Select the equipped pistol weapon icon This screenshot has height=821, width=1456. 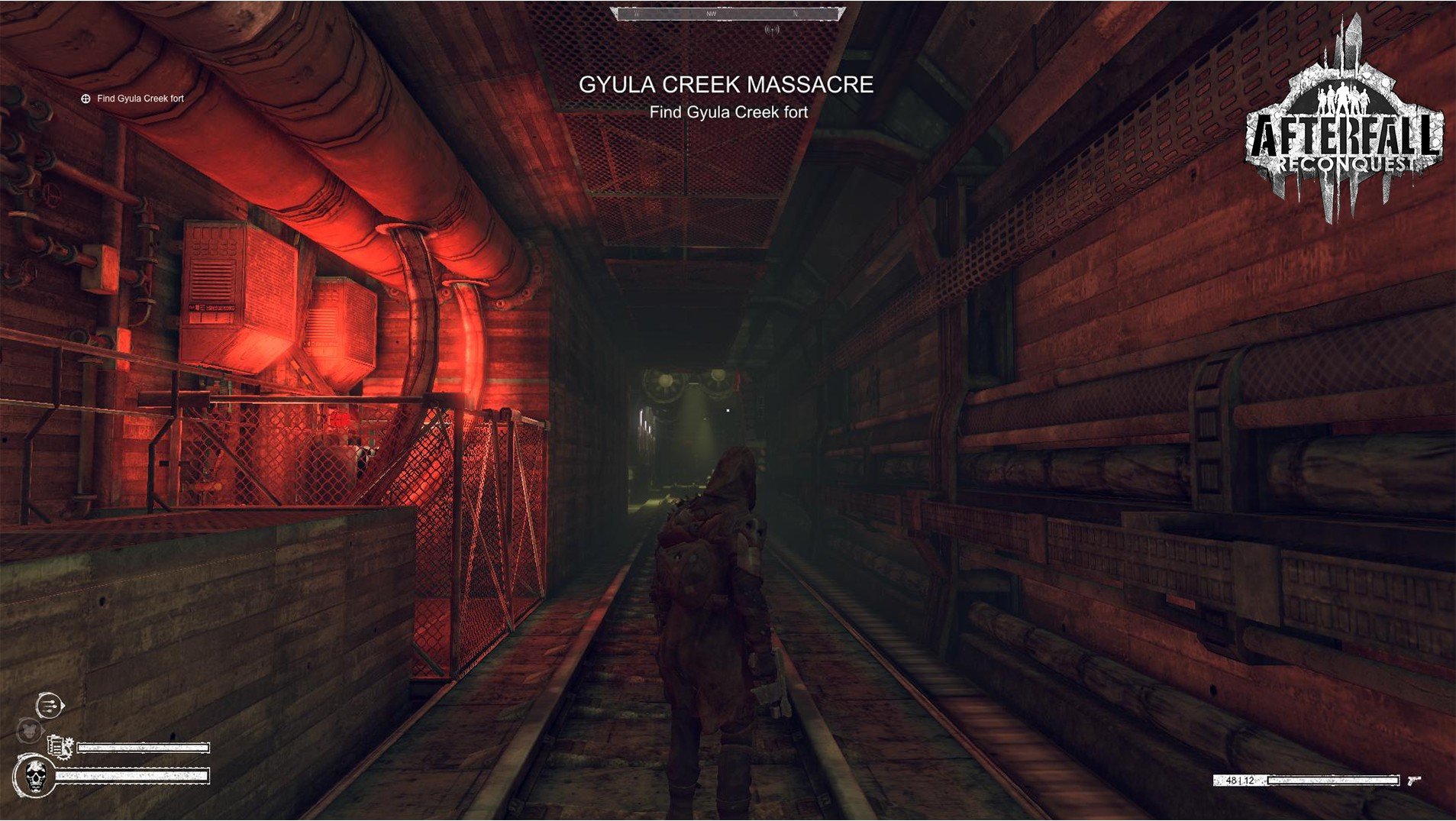[x=1414, y=780]
